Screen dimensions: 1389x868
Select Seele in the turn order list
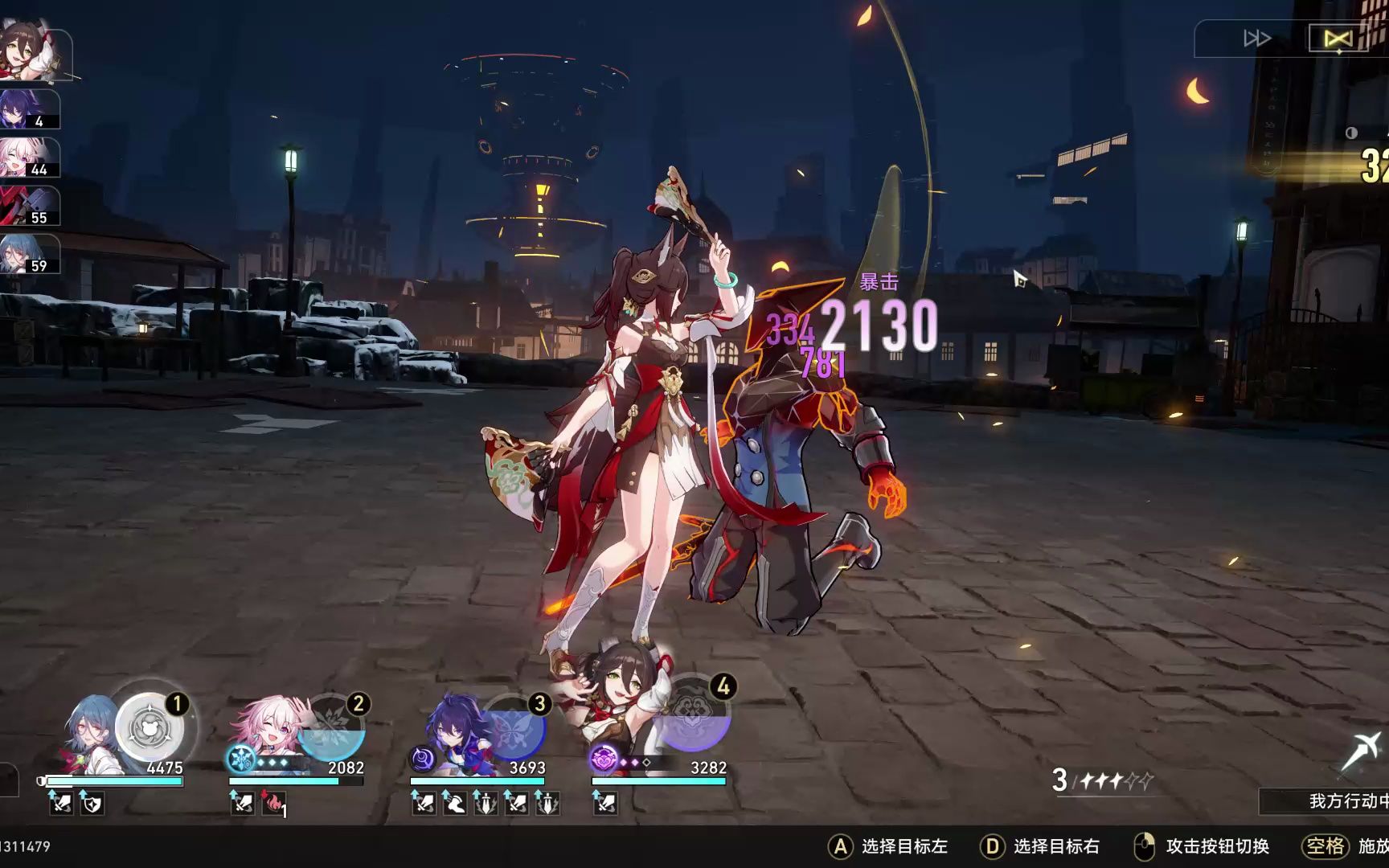click(29, 108)
